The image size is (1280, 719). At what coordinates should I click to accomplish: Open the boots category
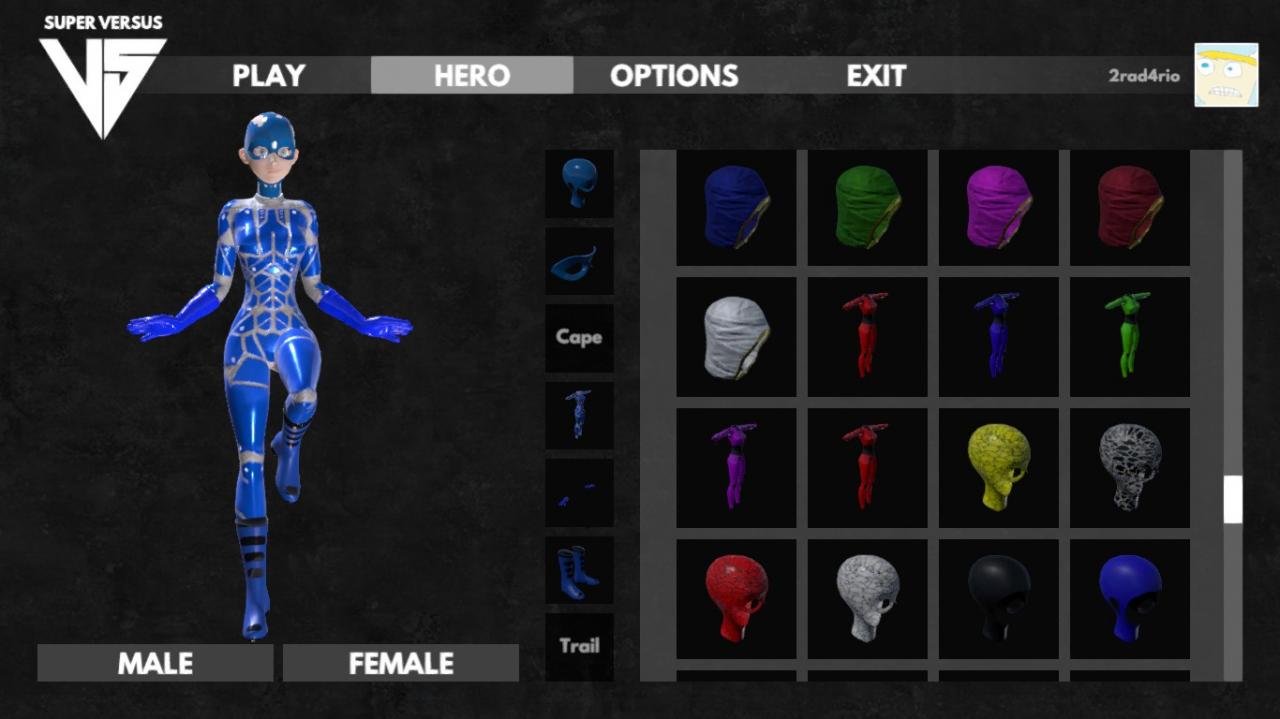pyautogui.click(x=579, y=569)
